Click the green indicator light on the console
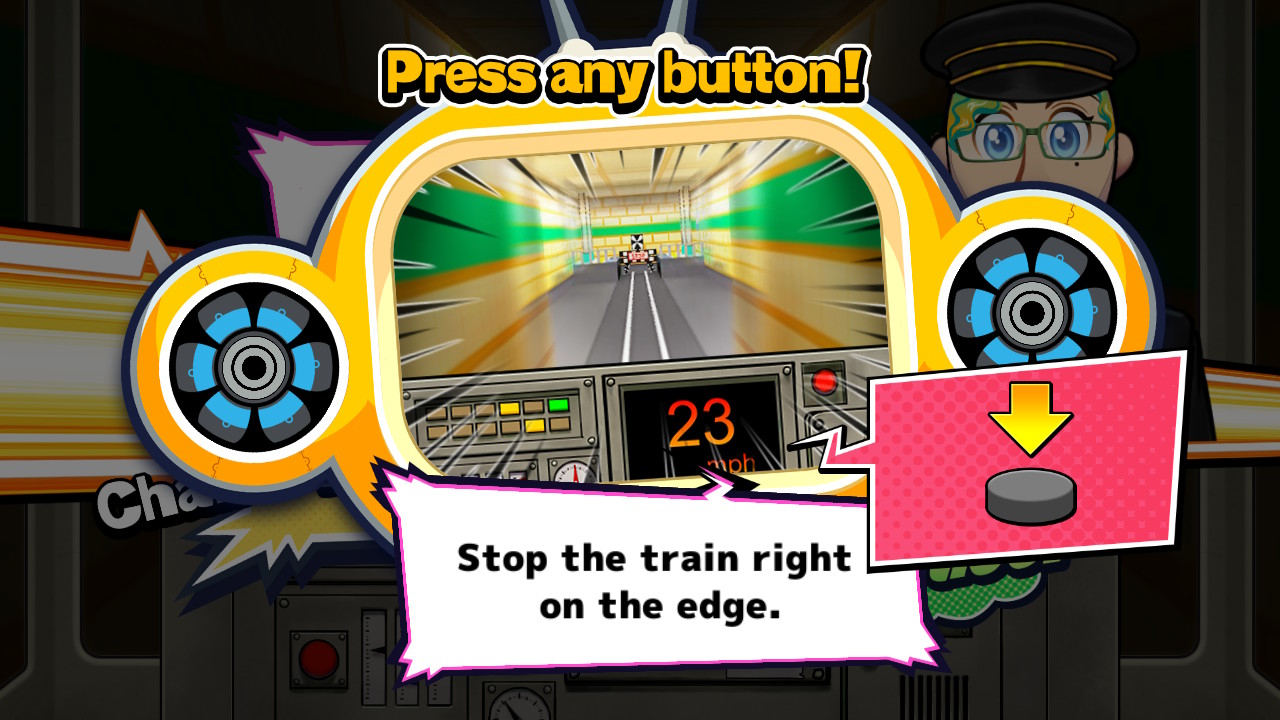The height and width of the screenshot is (720, 1280). [558, 405]
